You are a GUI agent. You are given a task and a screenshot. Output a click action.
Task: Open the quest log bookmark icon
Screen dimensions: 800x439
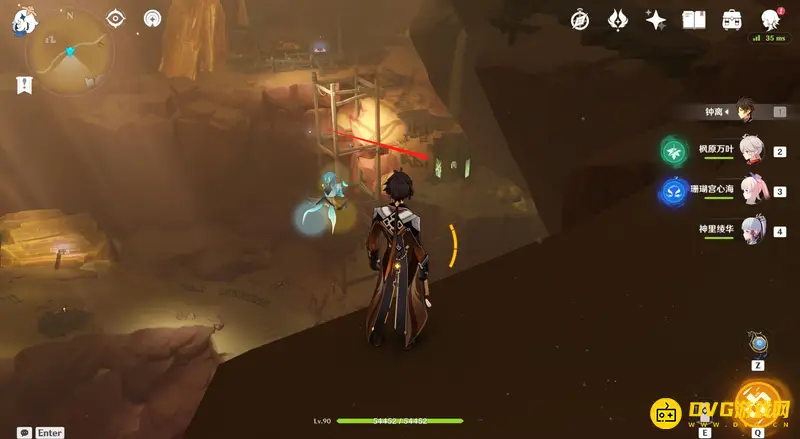[24, 85]
